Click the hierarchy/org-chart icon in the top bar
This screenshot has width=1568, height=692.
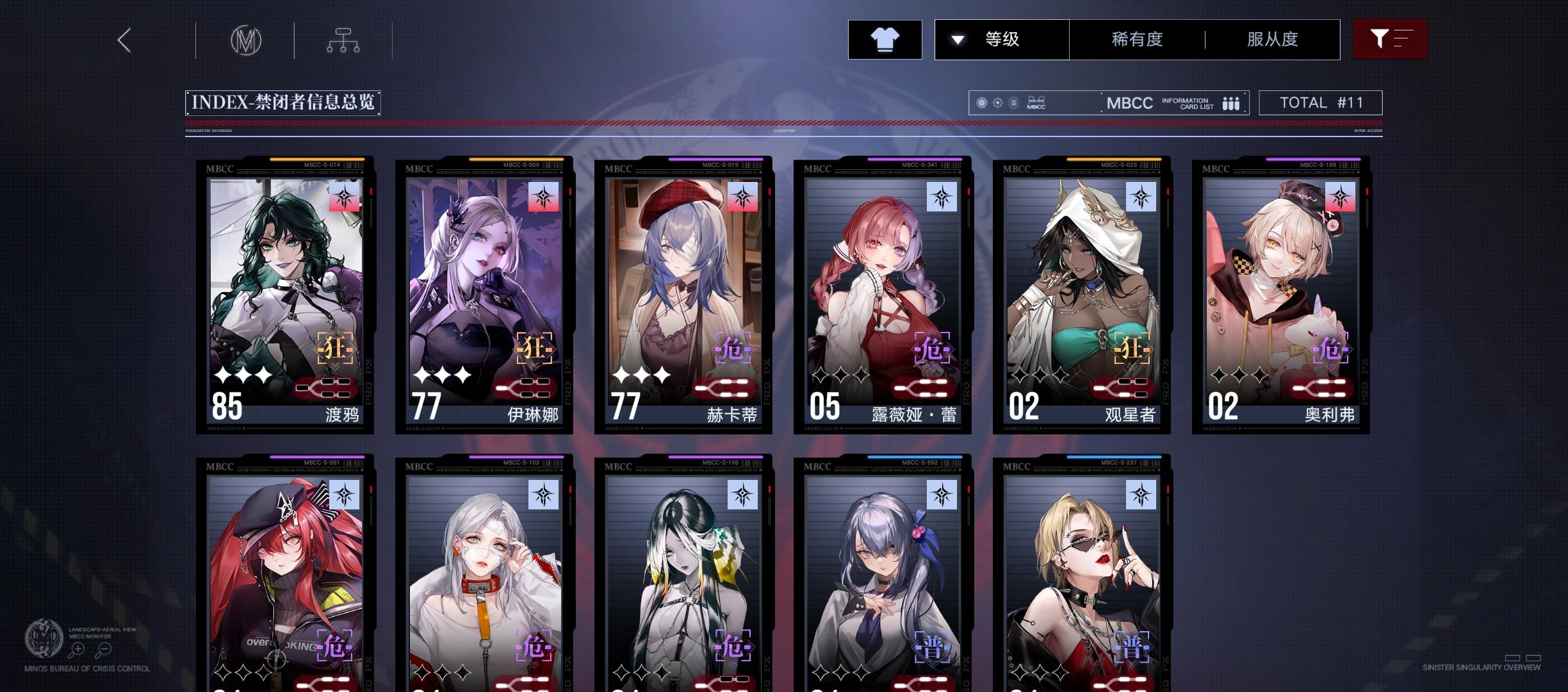(343, 39)
